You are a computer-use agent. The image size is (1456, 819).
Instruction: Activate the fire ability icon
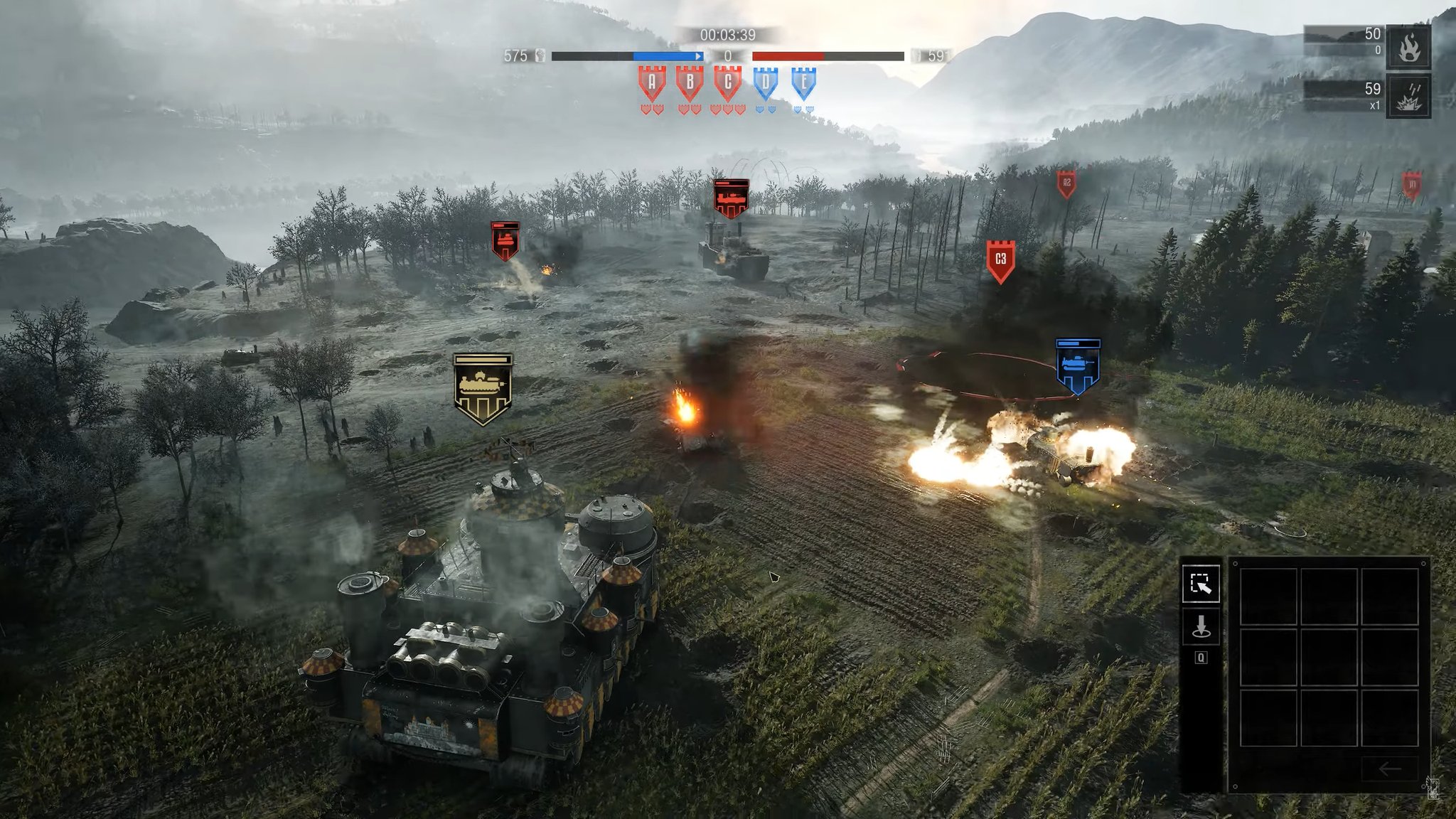tap(1408, 47)
